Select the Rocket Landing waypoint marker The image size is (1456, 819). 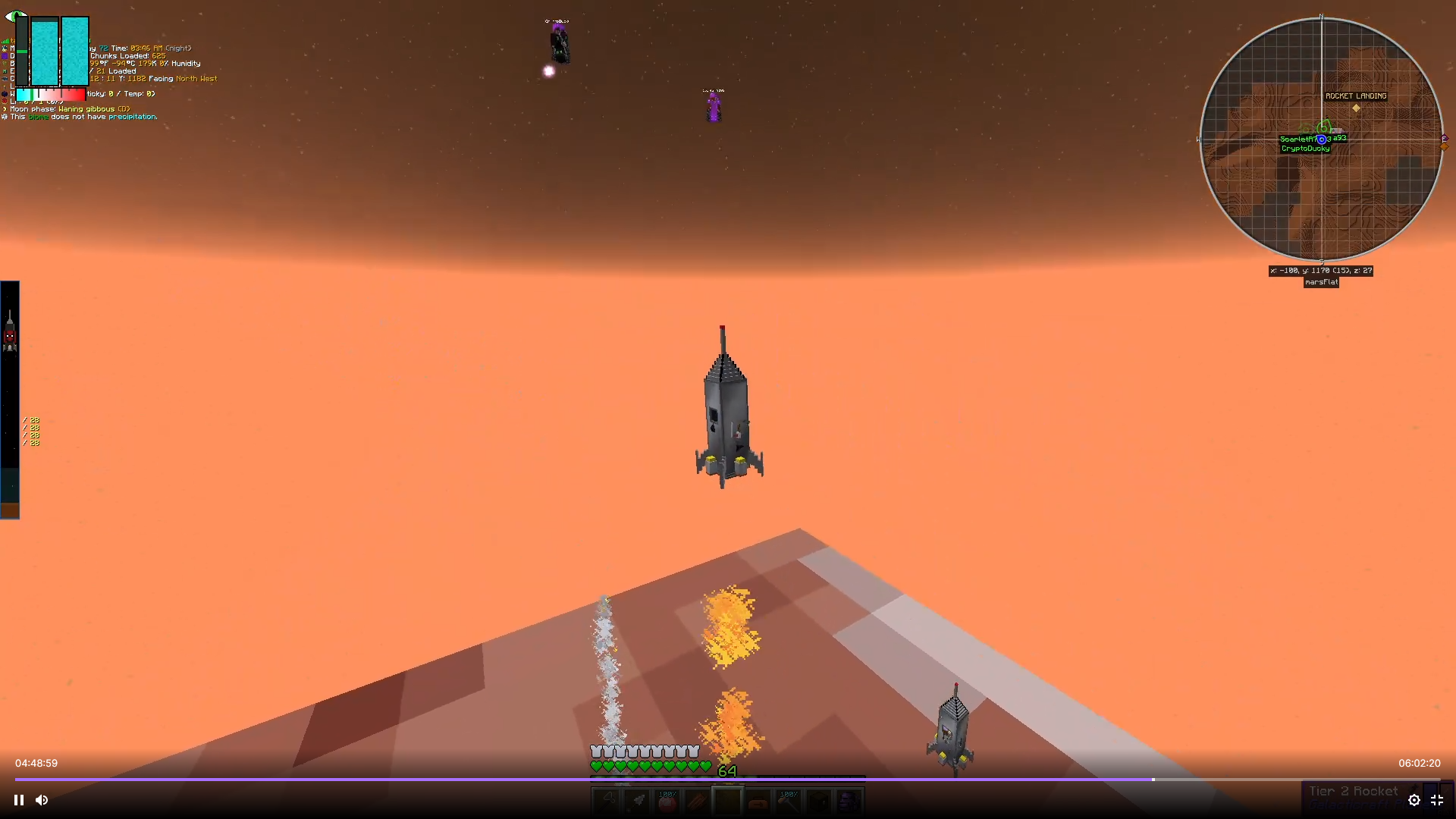click(x=1356, y=108)
